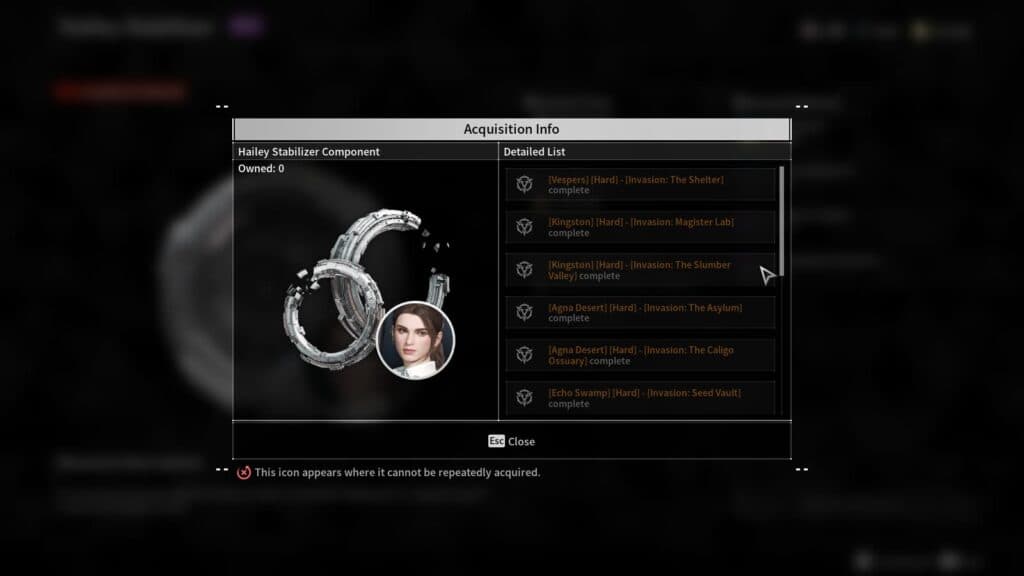
Task: Select the Vespers Invasion: The Shelter entry
Action: (x=640, y=185)
